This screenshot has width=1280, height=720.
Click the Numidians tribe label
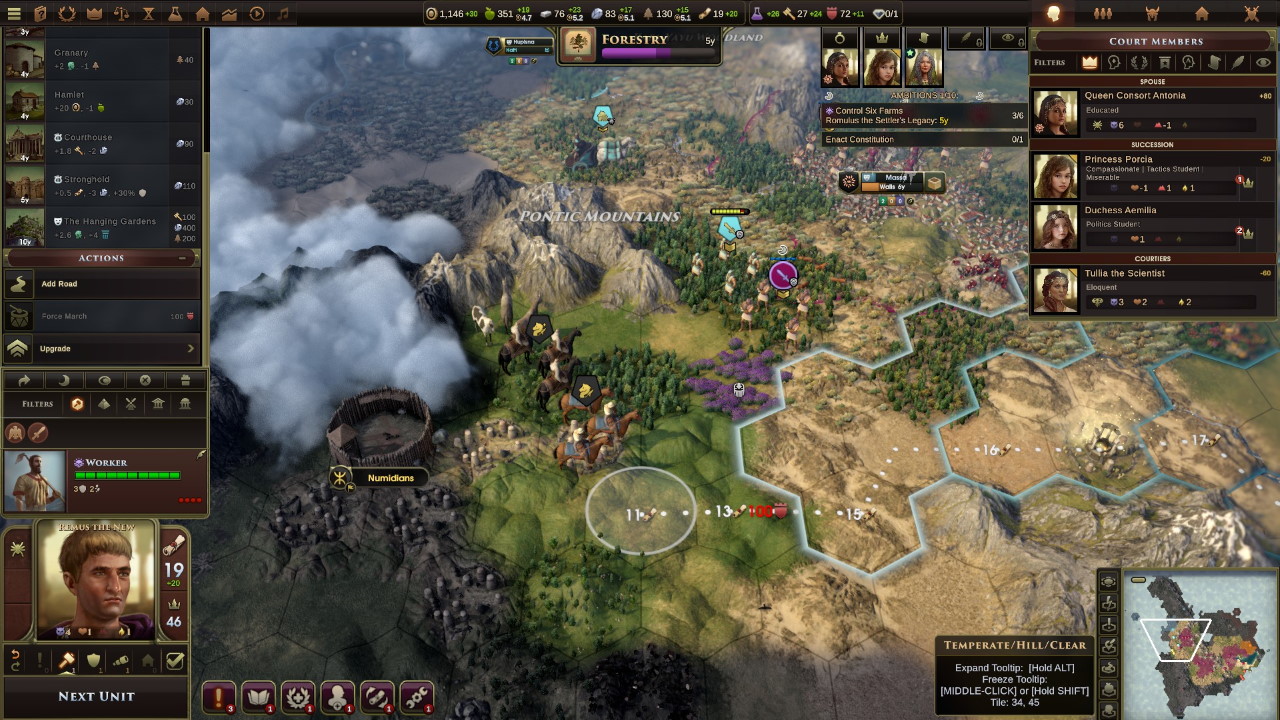click(390, 478)
